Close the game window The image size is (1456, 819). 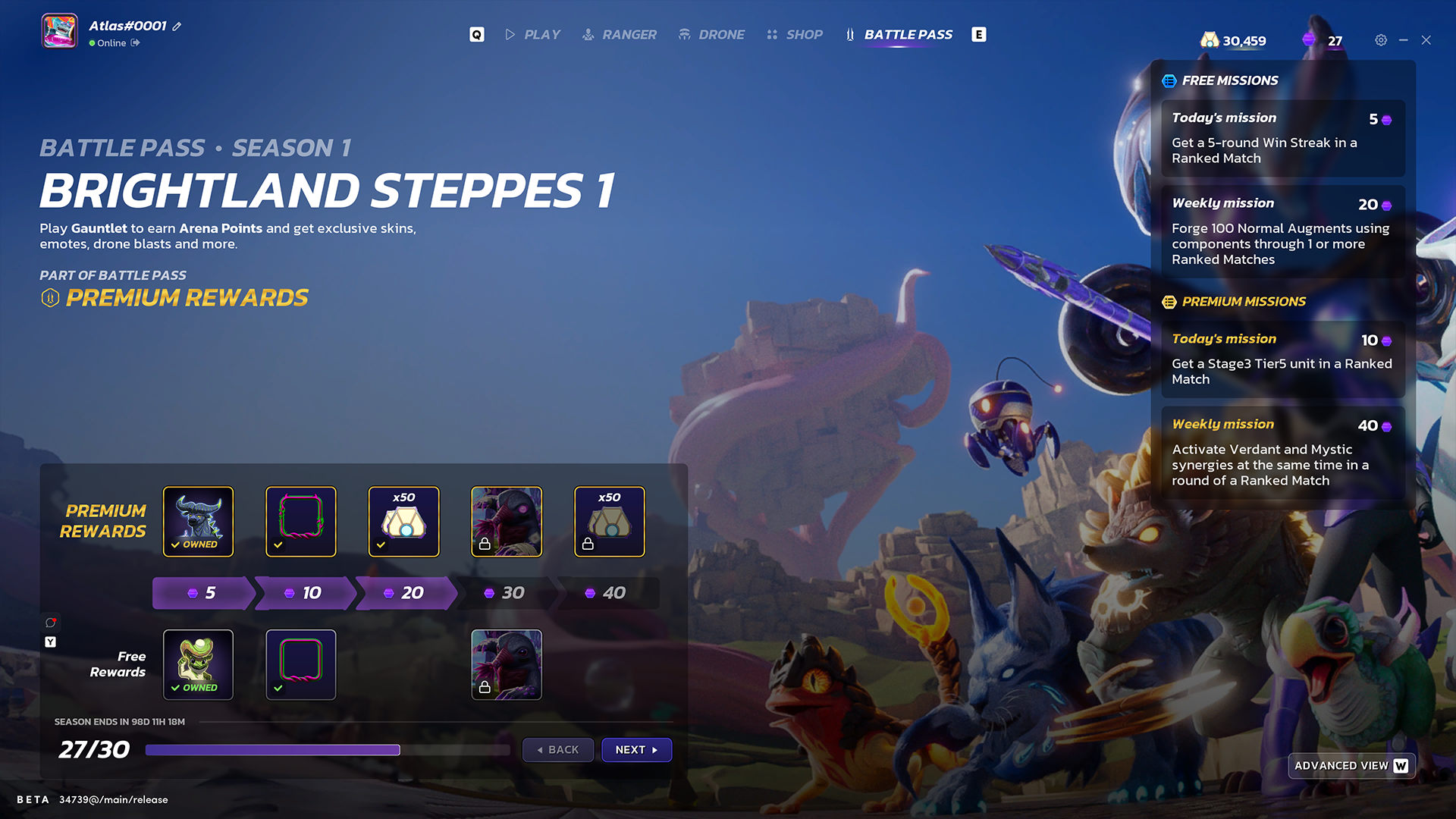pyautogui.click(x=1426, y=40)
